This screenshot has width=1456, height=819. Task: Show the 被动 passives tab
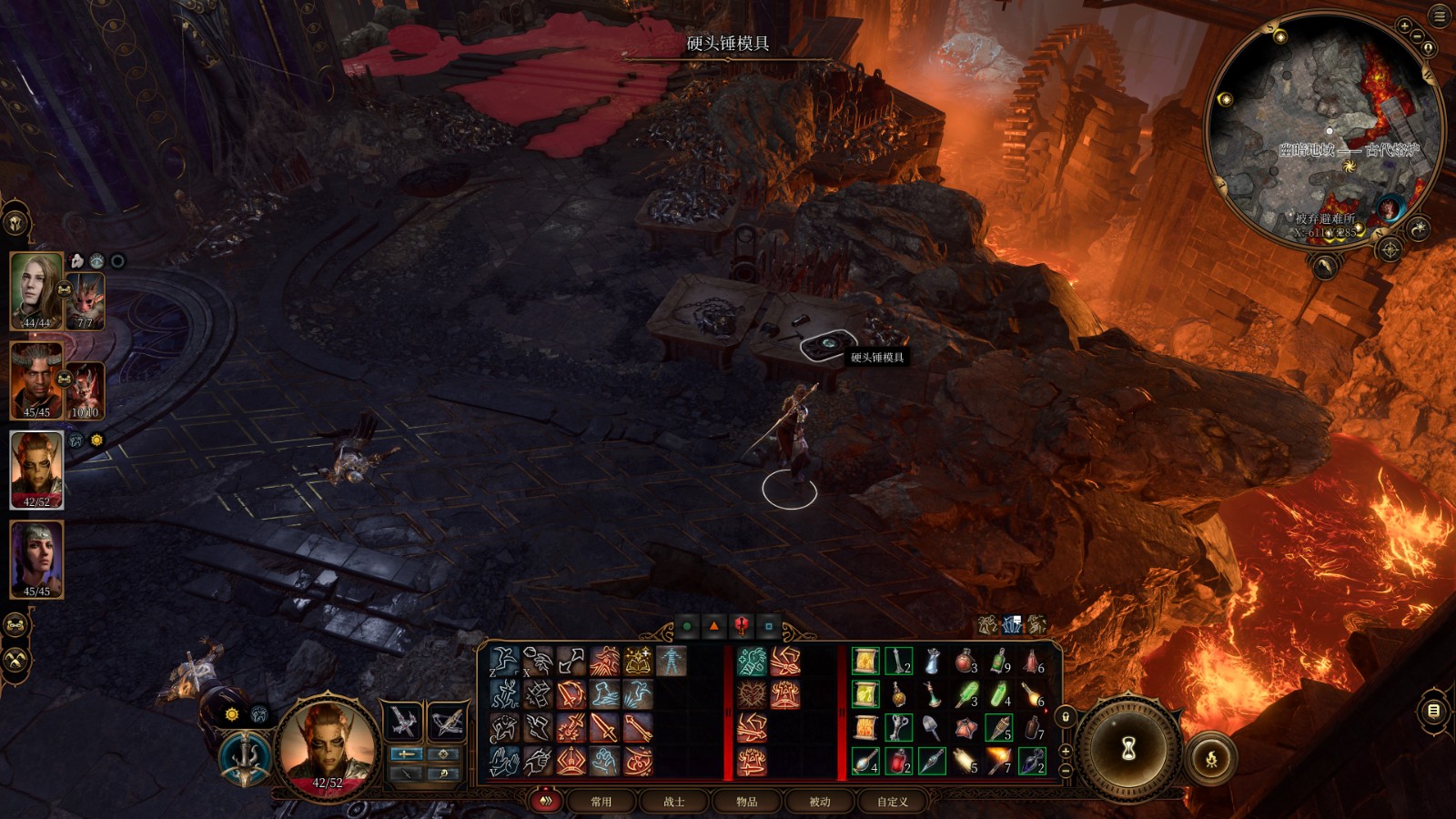pyautogui.click(x=820, y=802)
